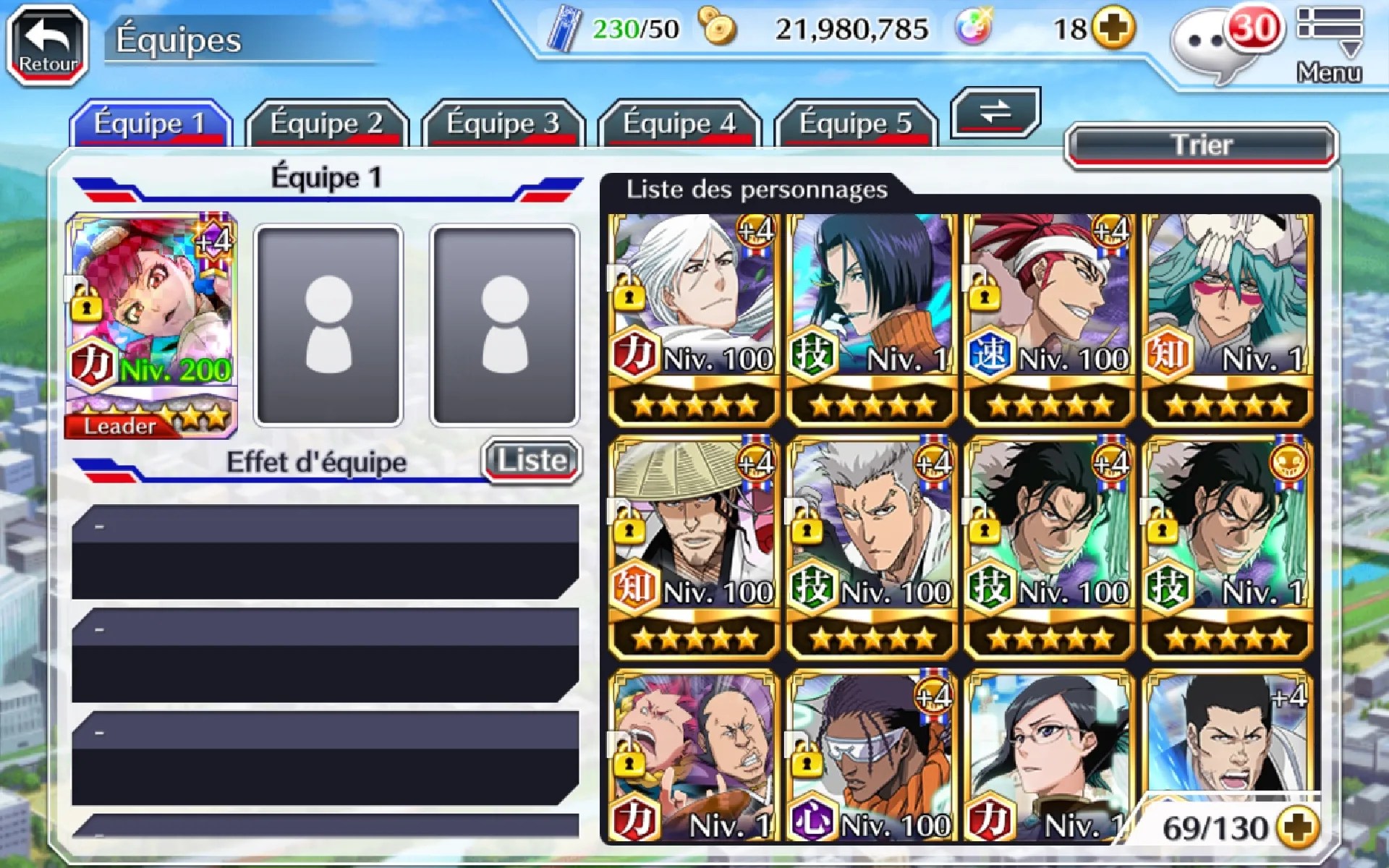Screen dimensions: 1389x868
Task: Select the character with white visor glasses
Action: pyautogui.click(x=871, y=756)
